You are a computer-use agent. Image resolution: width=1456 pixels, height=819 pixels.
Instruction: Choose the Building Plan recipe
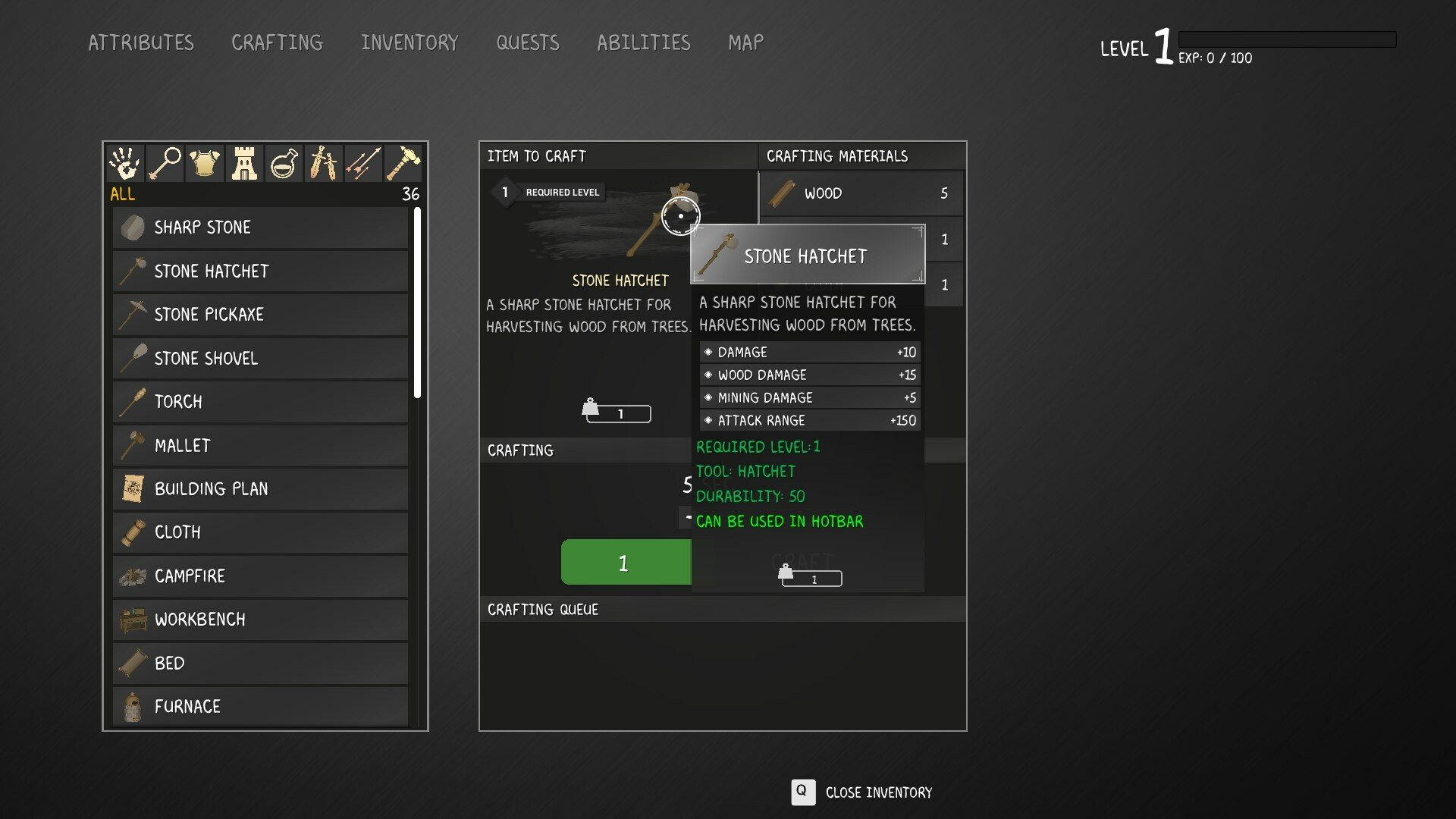(260, 489)
